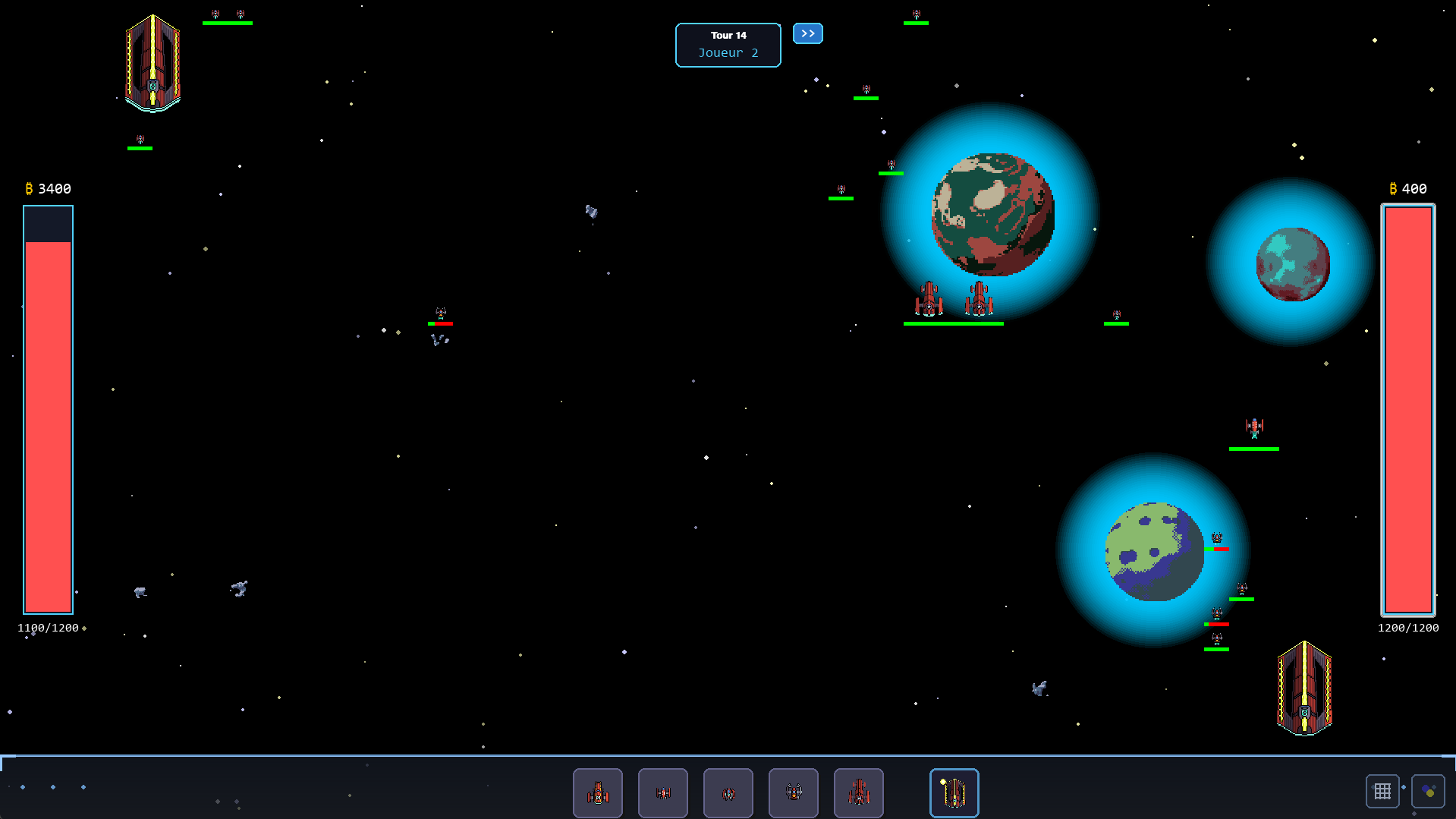Select the highlighted mothership icon
This screenshot has height=819, width=1456.
pyautogui.click(x=954, y=792)
